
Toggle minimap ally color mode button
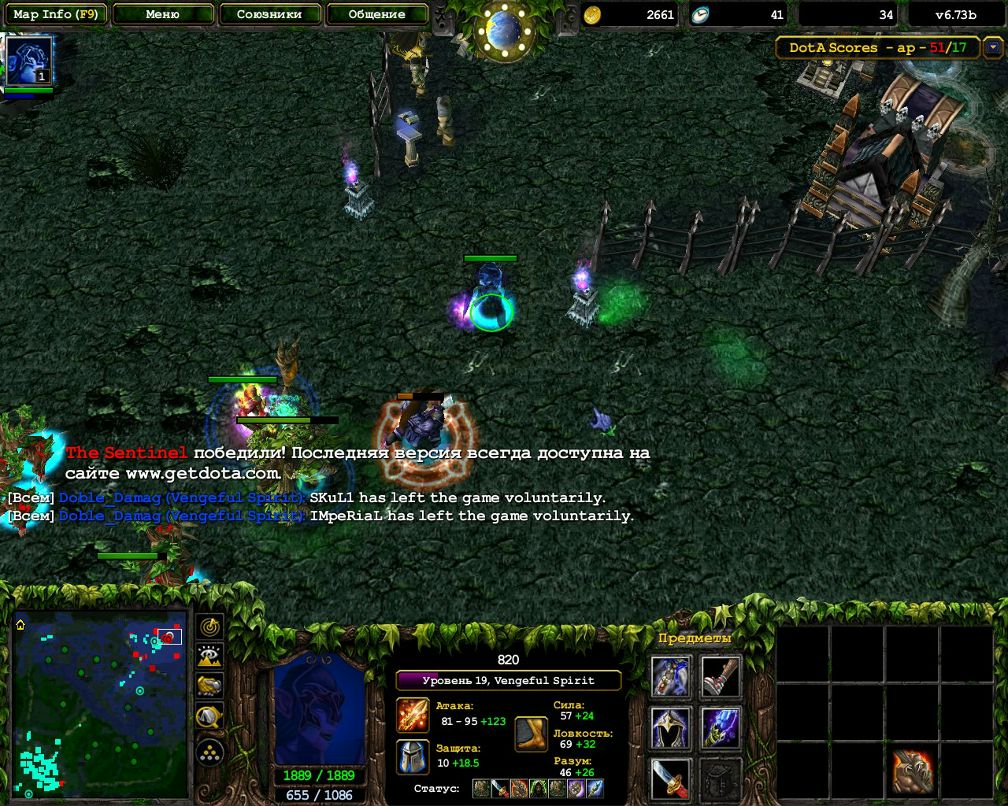tap(210, 686)
